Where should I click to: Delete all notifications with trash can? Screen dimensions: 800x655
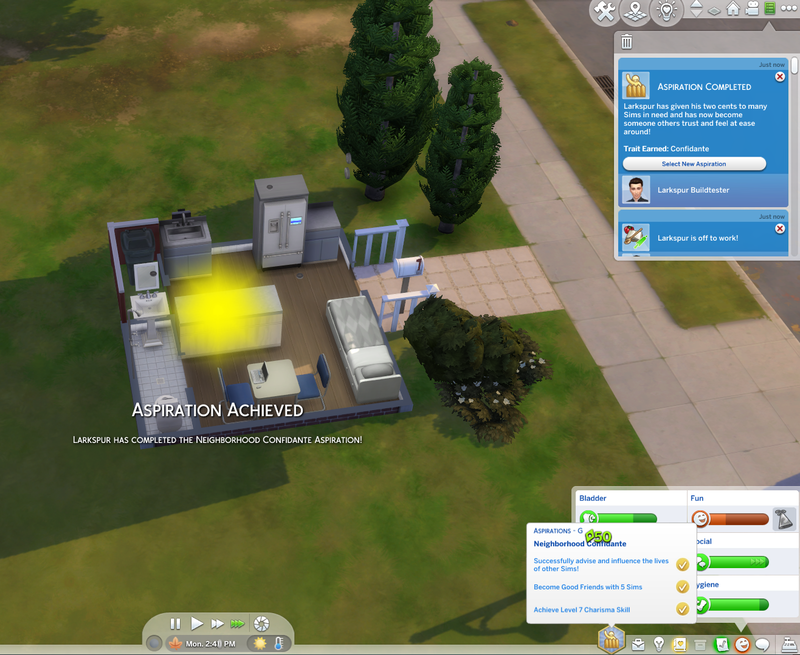(626, 42)
